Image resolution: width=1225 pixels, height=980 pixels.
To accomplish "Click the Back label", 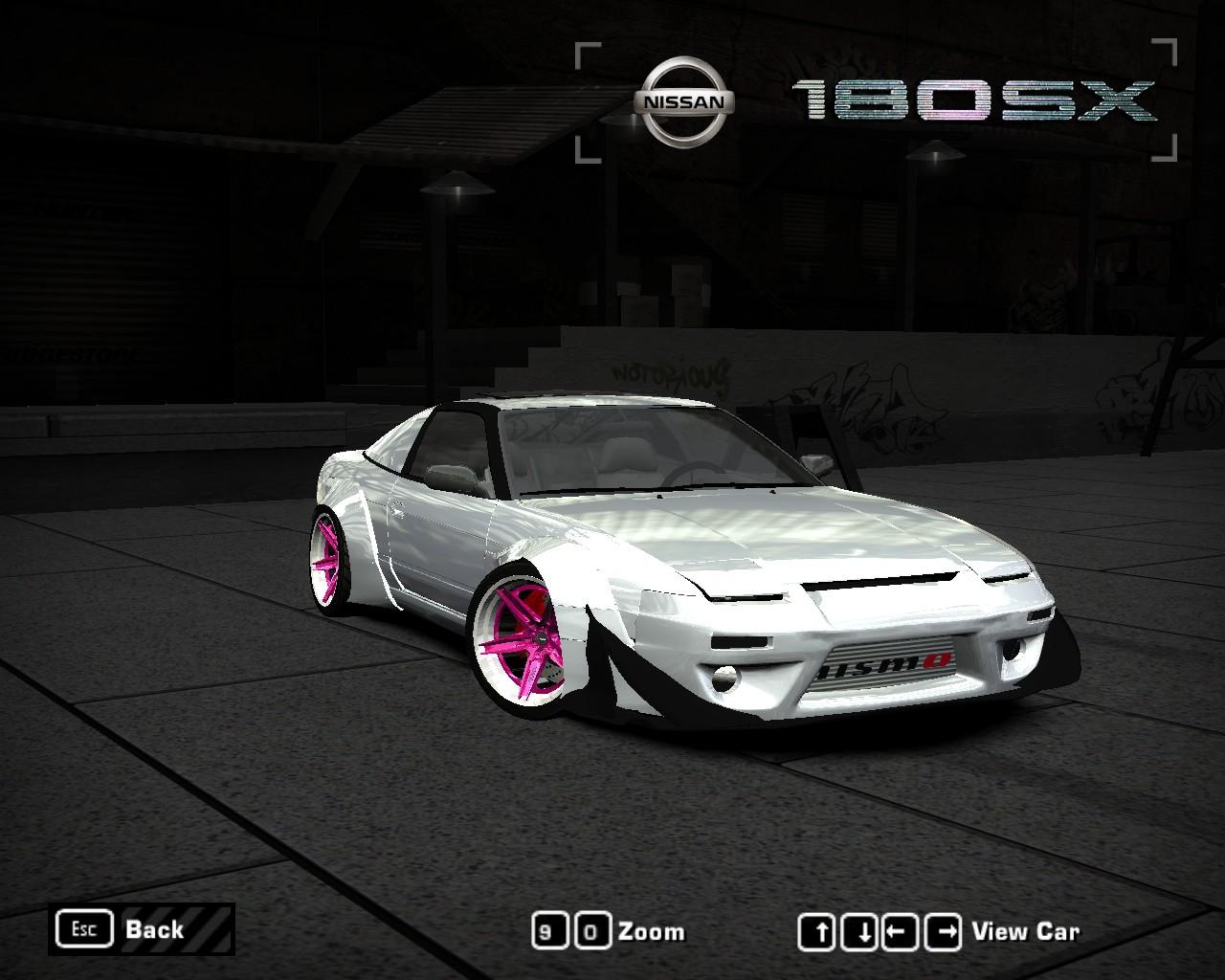I will (153, 928).
